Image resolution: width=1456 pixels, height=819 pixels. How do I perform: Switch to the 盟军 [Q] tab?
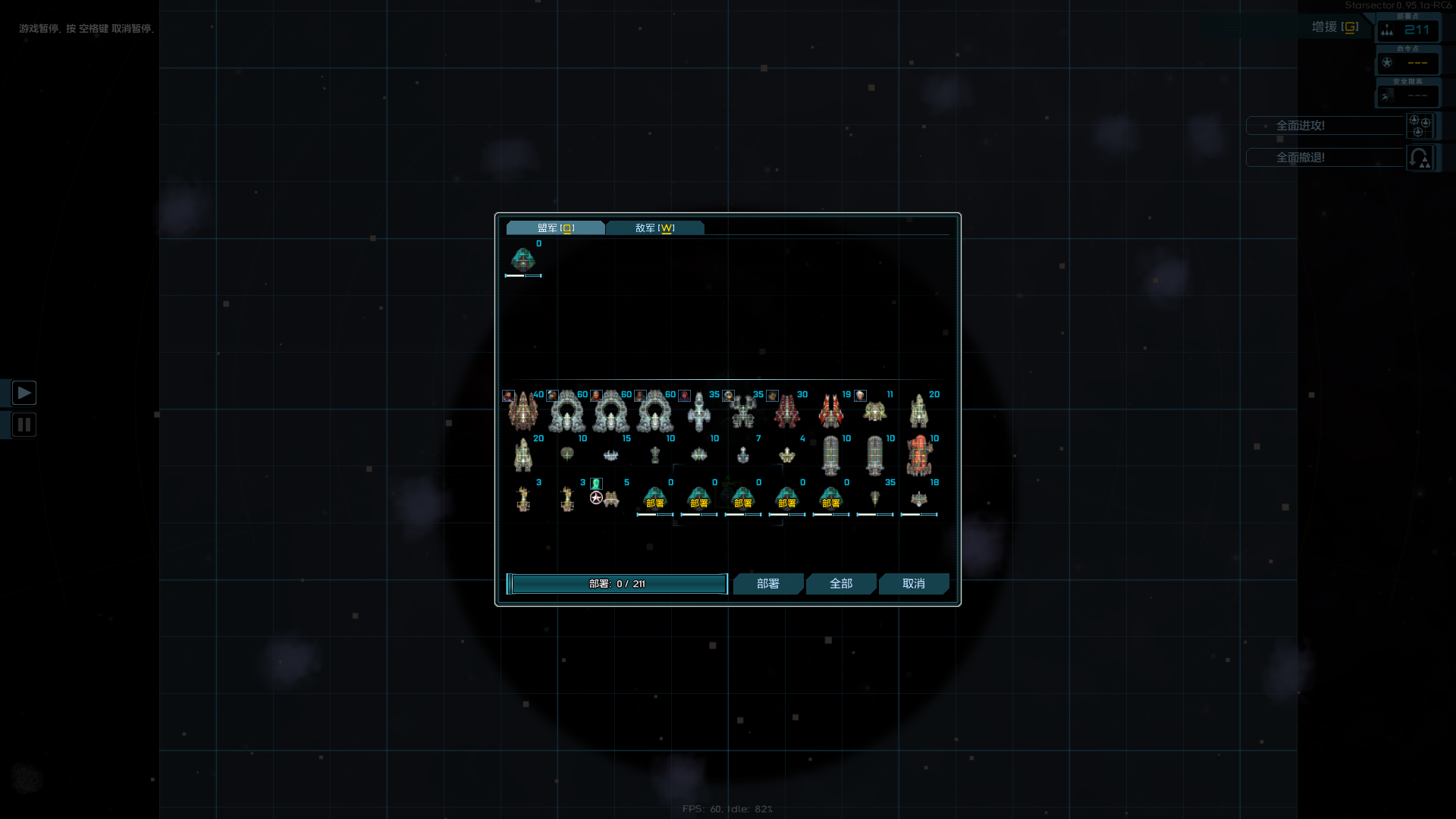556,227
